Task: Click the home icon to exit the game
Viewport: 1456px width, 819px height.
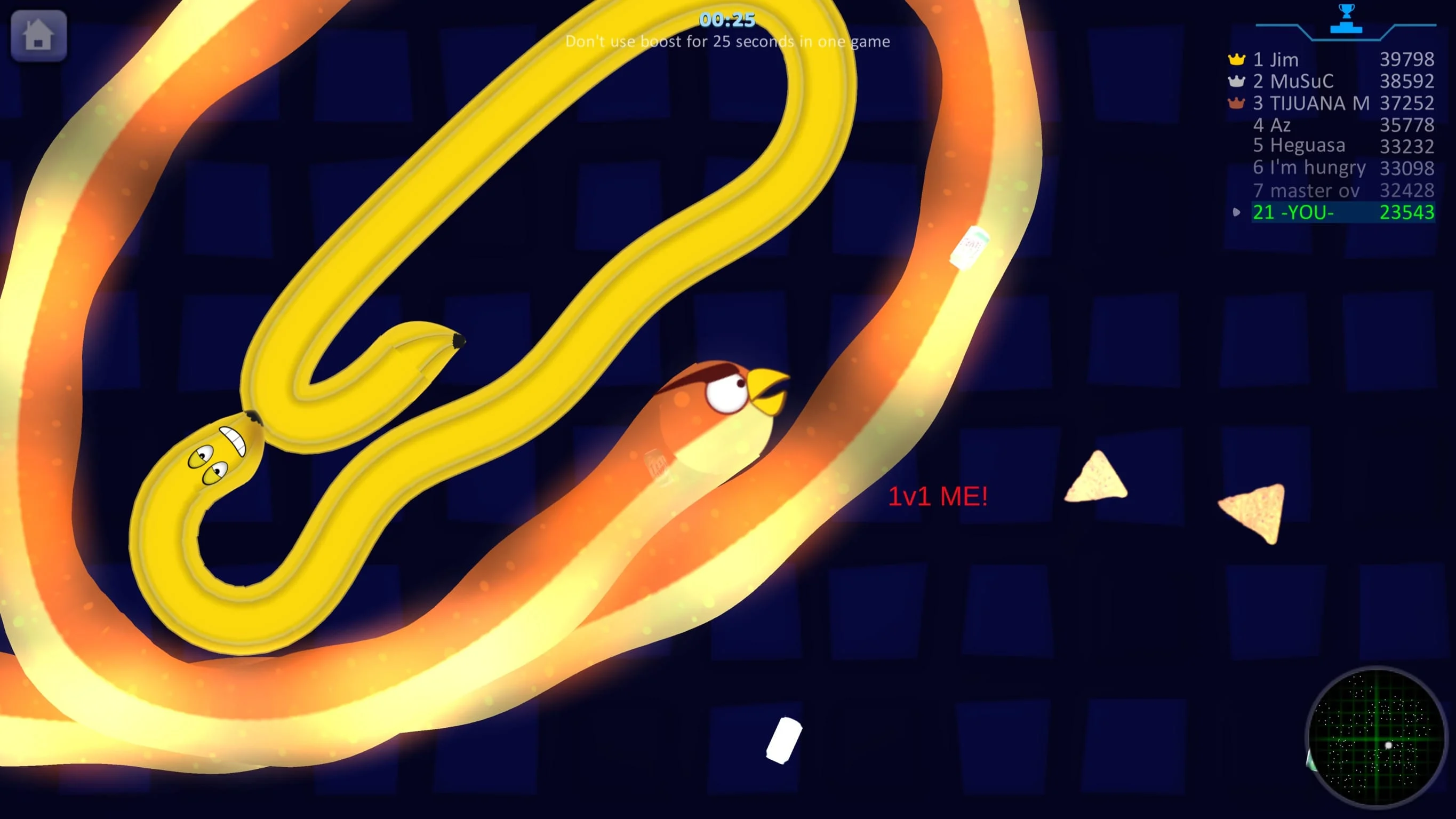Action: pyautogui.click(x=38, y=36)
